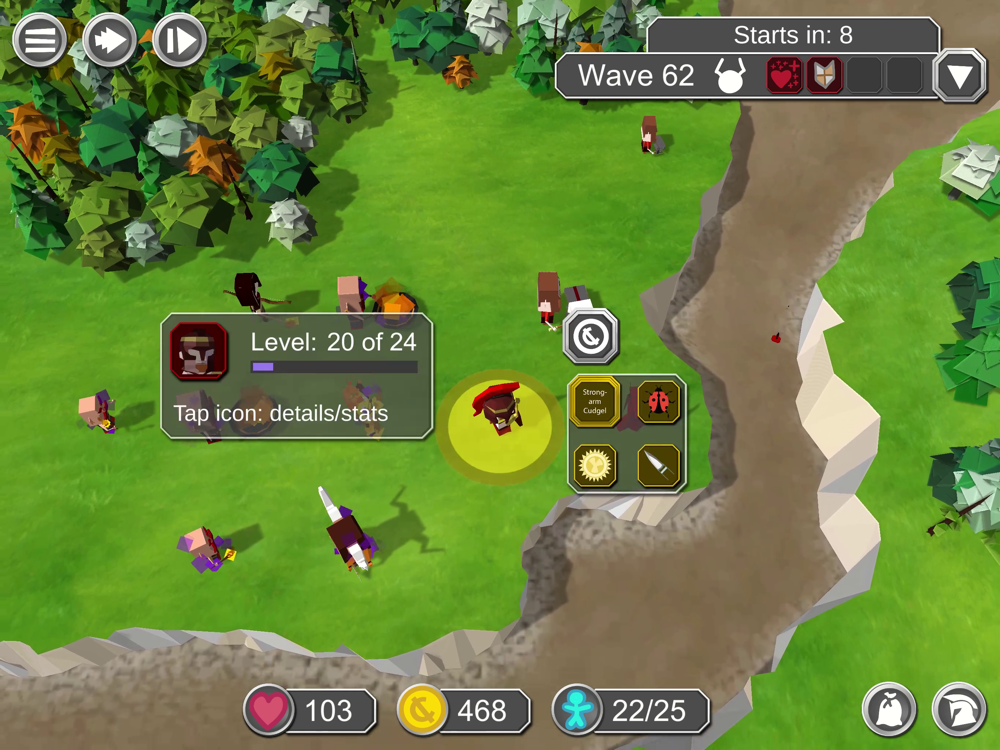Choose the ladybug upgrade icon
1000x750 pixels.
(x=658, y=402)
